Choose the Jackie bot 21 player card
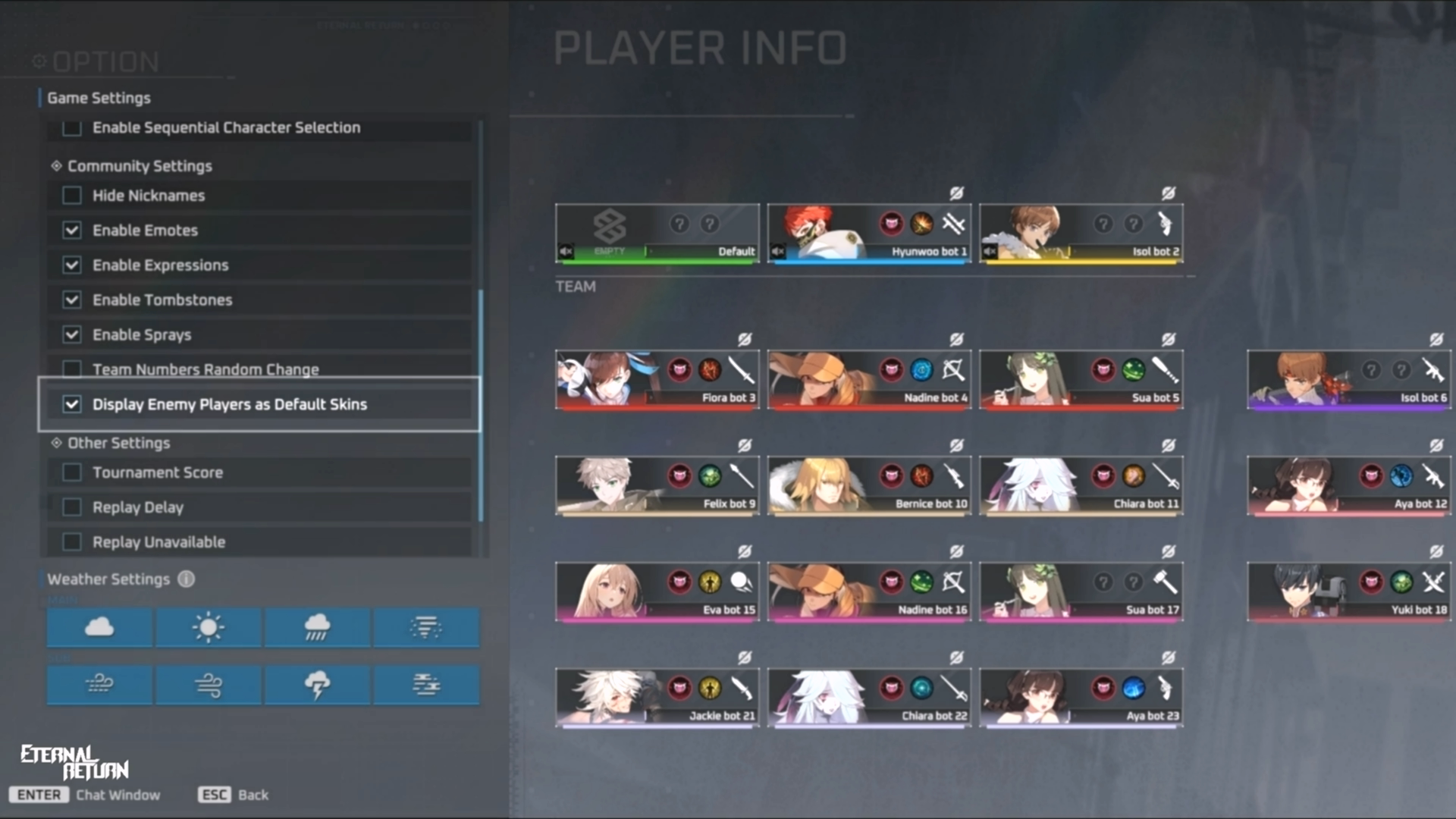The height and width of the screenshot is (819, 1456). 657,698
